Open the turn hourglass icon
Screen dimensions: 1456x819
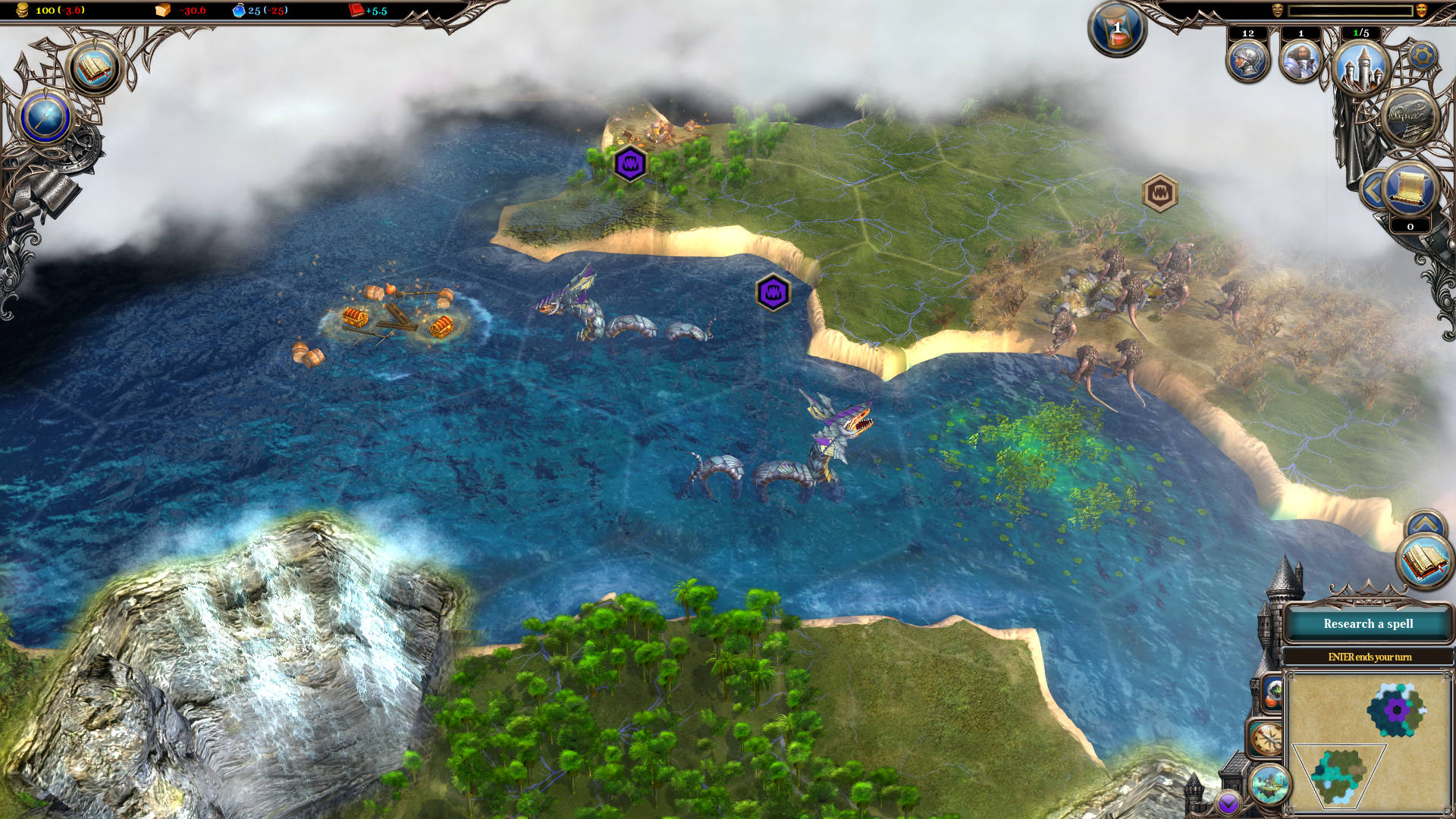click(1116, 28)
